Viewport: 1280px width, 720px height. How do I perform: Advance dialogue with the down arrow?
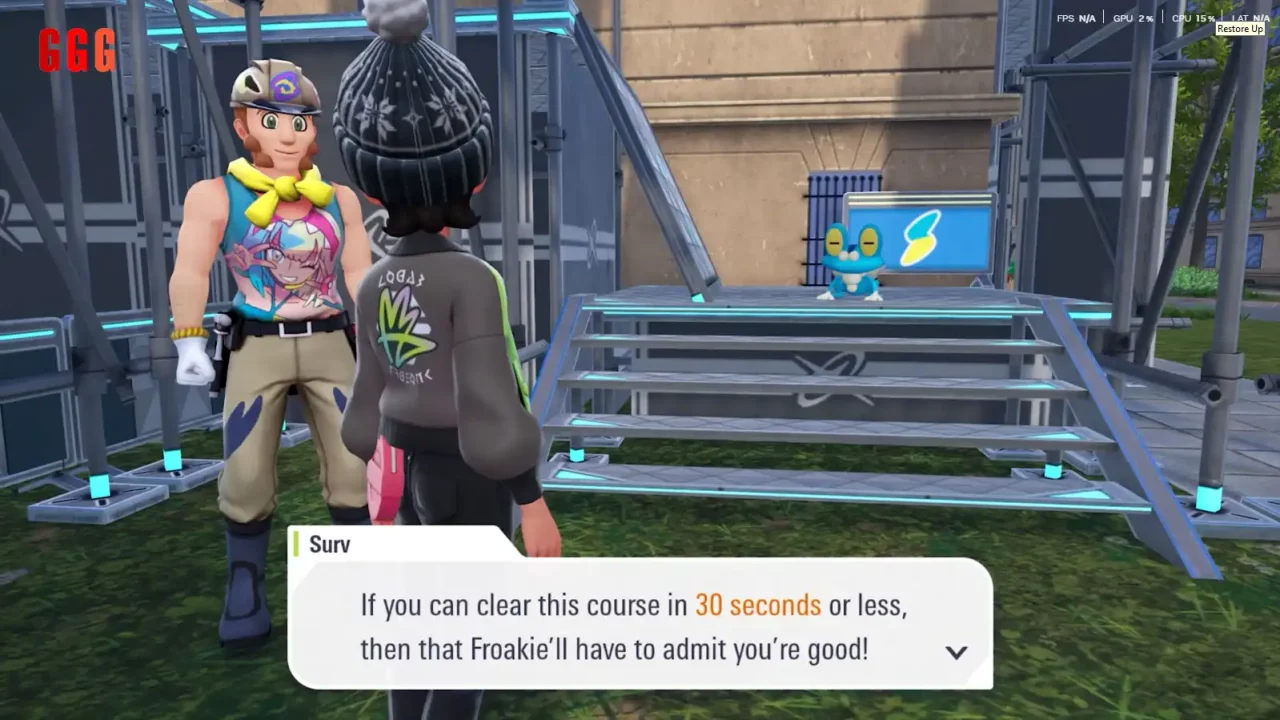(956, 652)
